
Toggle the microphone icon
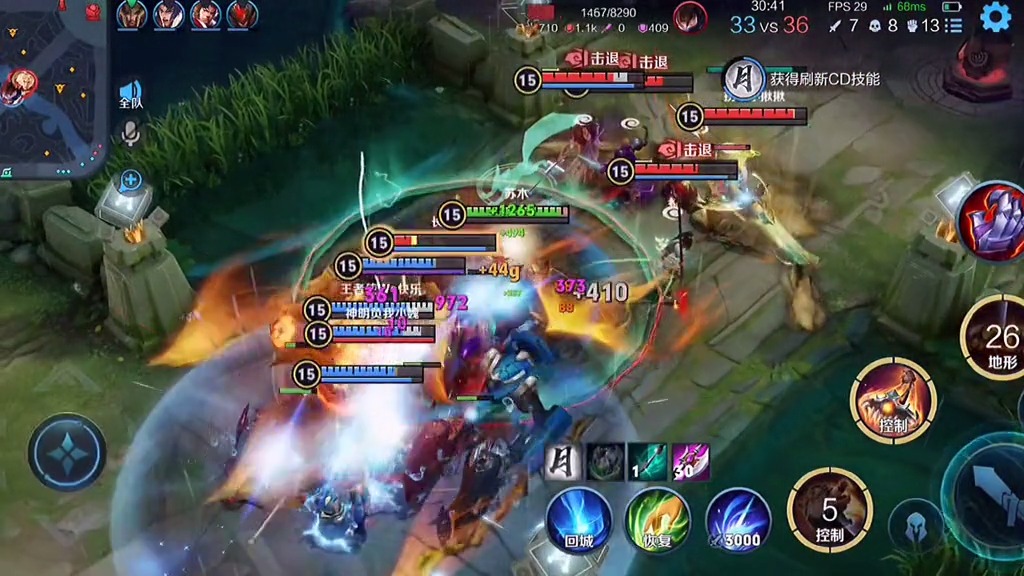pyautogui.click(x=130, y=133)
